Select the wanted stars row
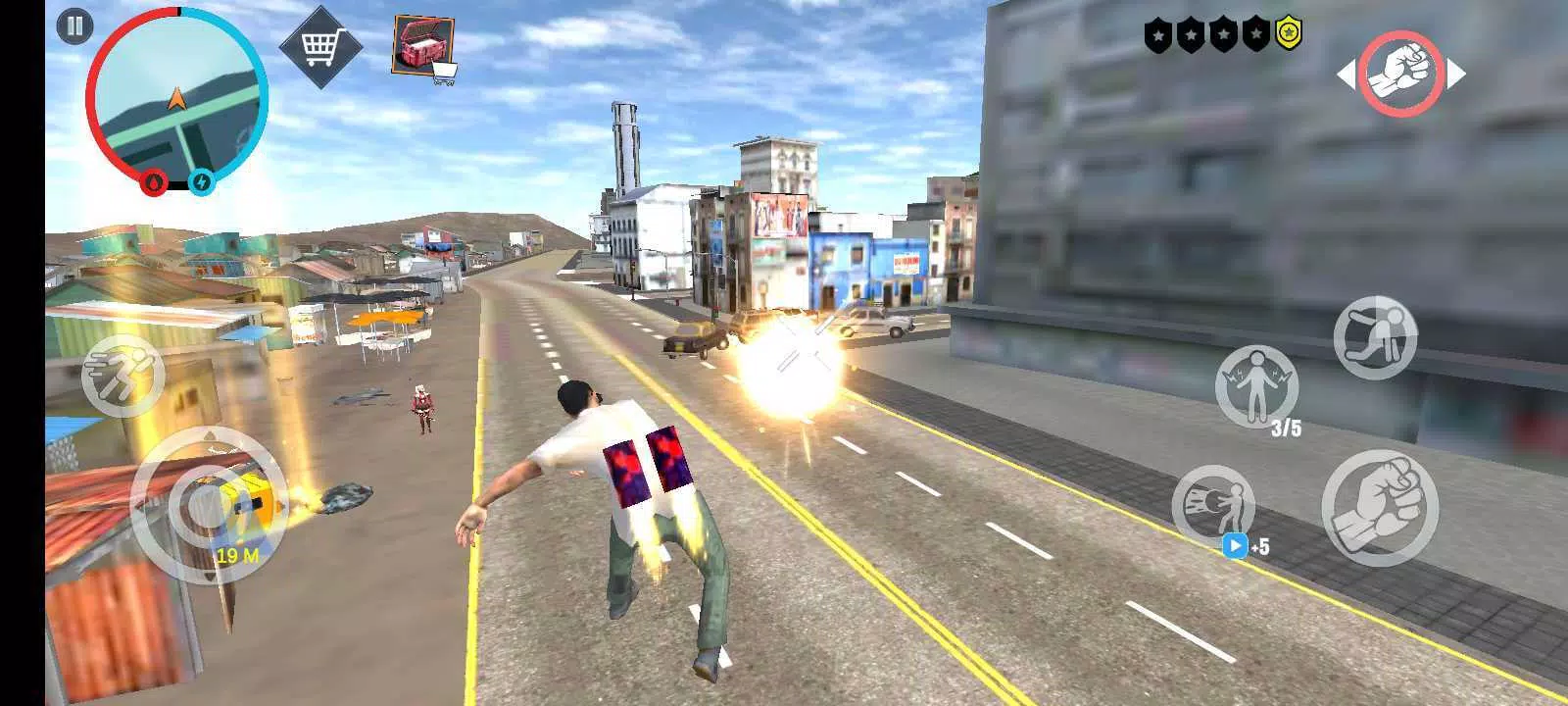The height and width of the screenshot is (706, 1568). (x=1220, y=32)
